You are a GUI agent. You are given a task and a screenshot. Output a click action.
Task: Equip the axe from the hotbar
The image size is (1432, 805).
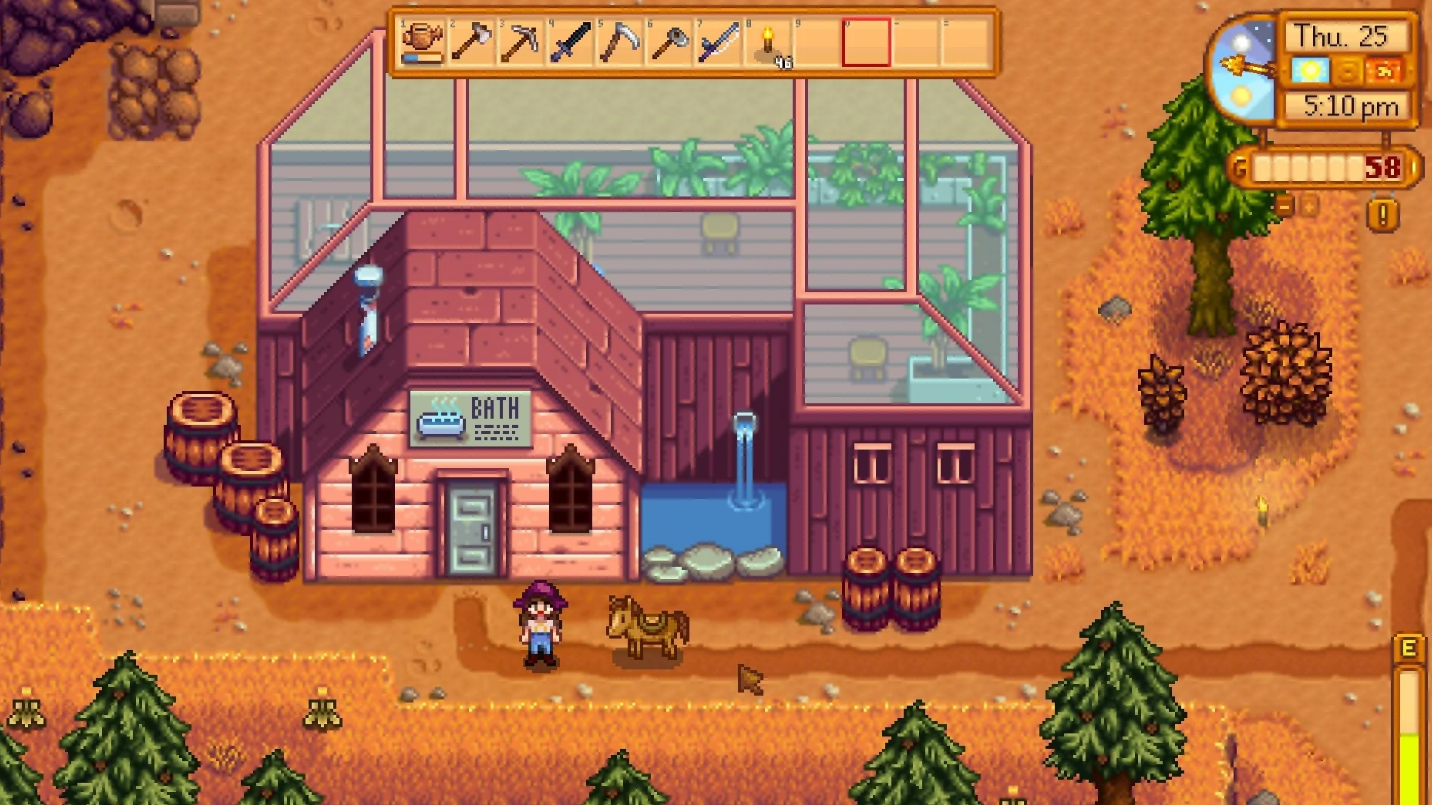471,43
